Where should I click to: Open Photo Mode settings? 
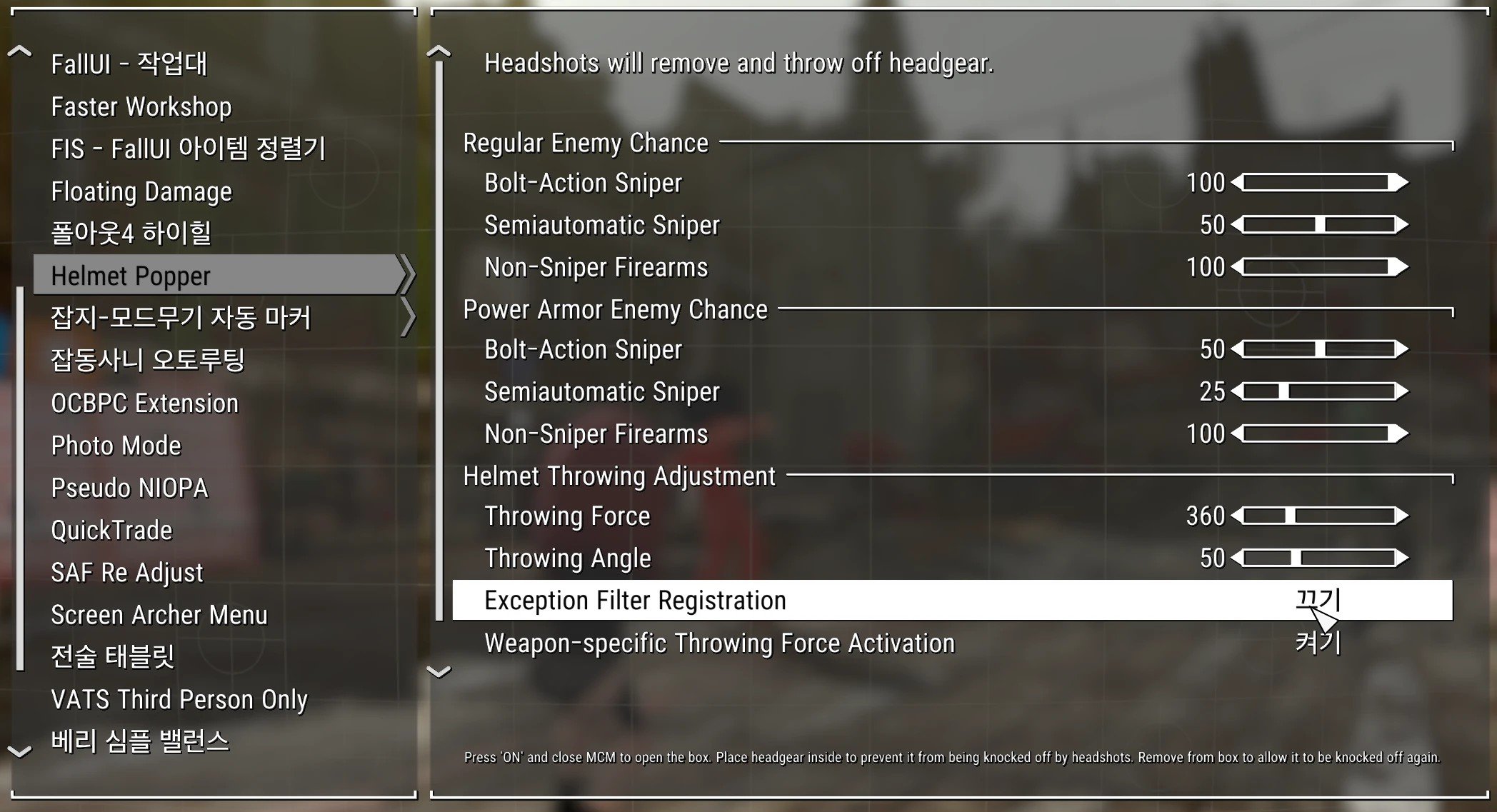[x=116, y=446]
